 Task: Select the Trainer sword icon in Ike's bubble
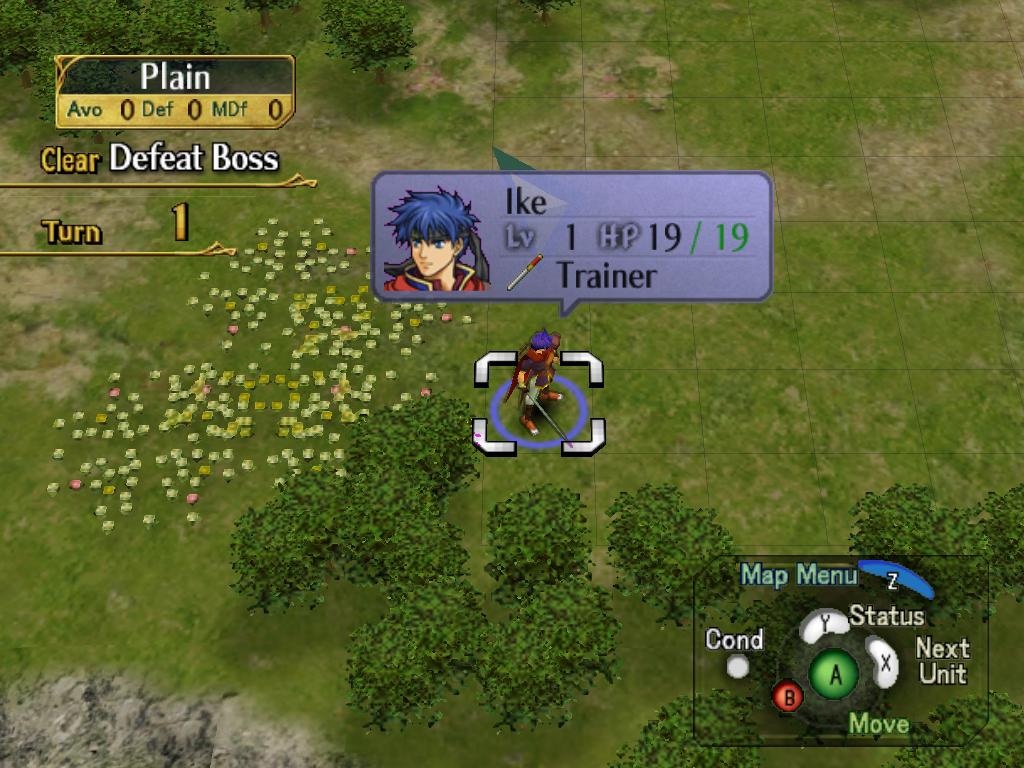525,272
